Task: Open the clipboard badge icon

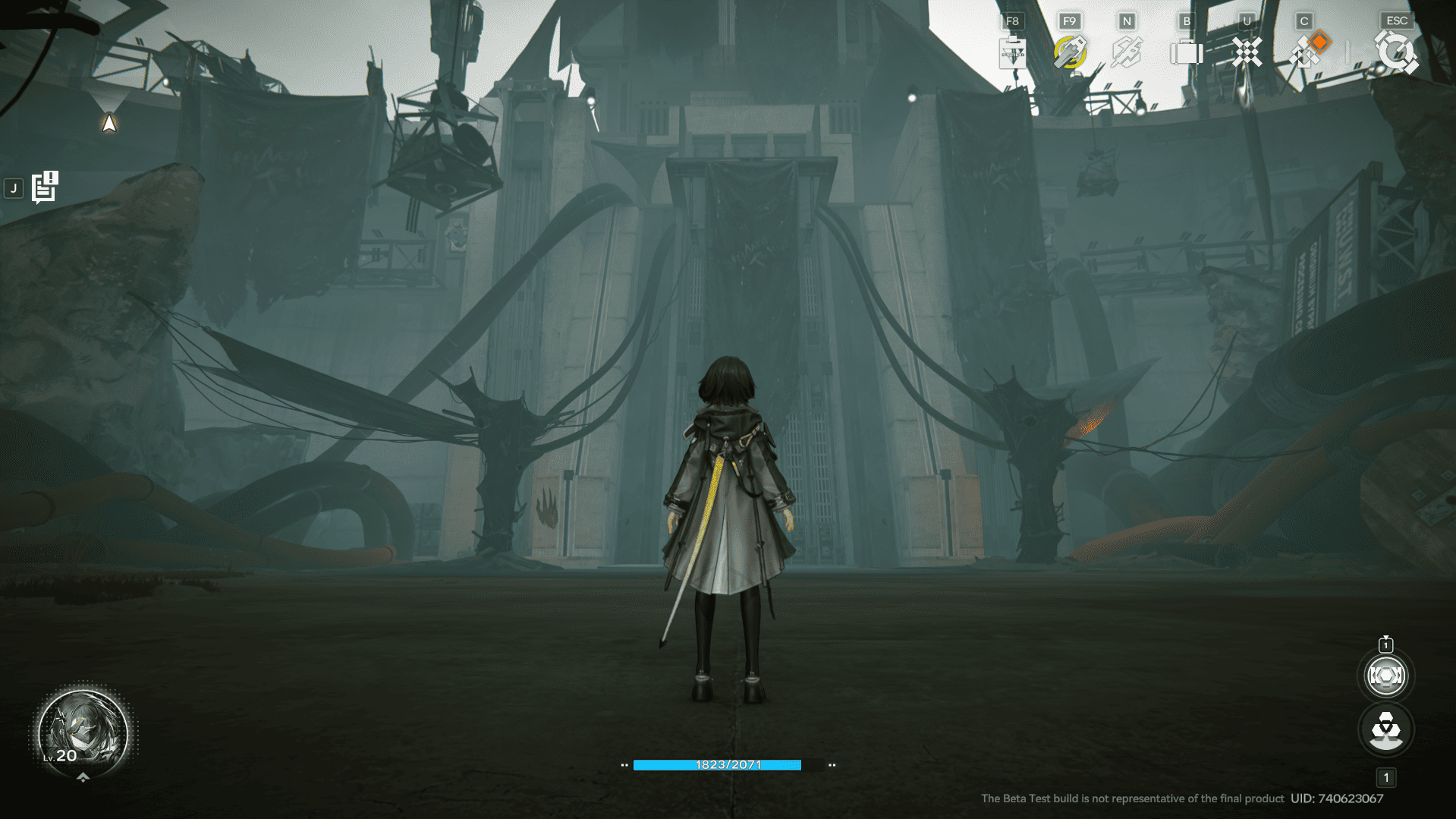Action: click(x=1012, y=52)
